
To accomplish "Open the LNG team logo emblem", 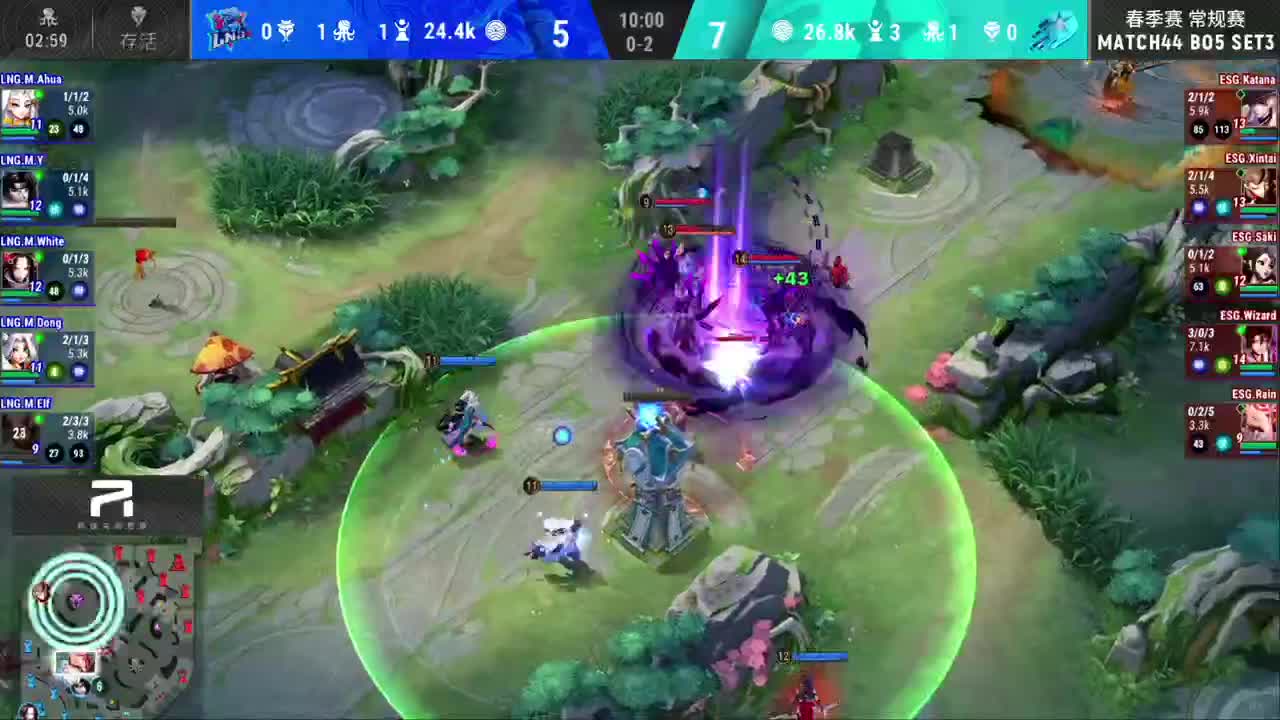I will pyautogui.click(x=227, y=31).
